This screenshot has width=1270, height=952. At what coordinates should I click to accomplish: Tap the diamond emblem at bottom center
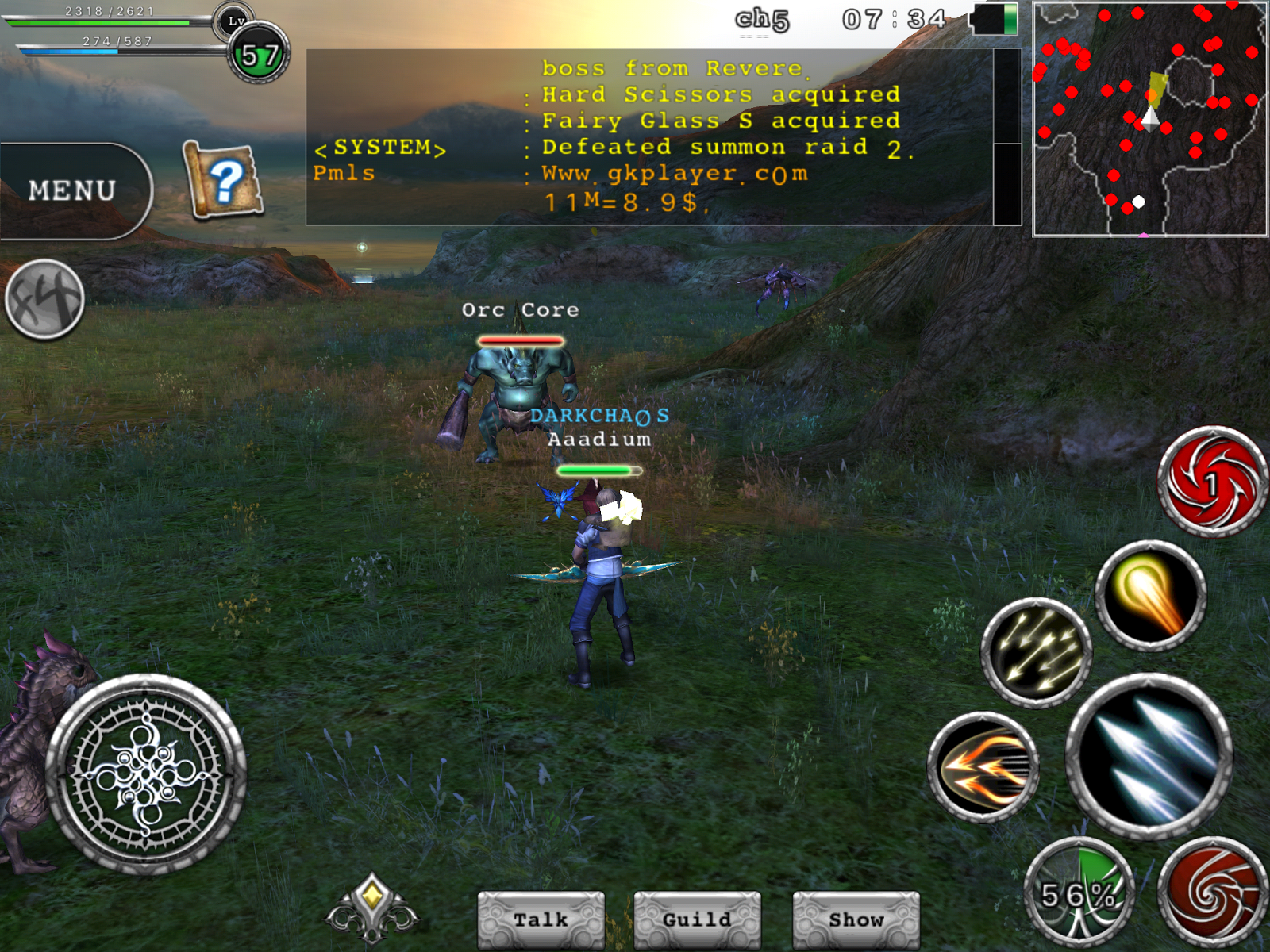coord(371,909)
